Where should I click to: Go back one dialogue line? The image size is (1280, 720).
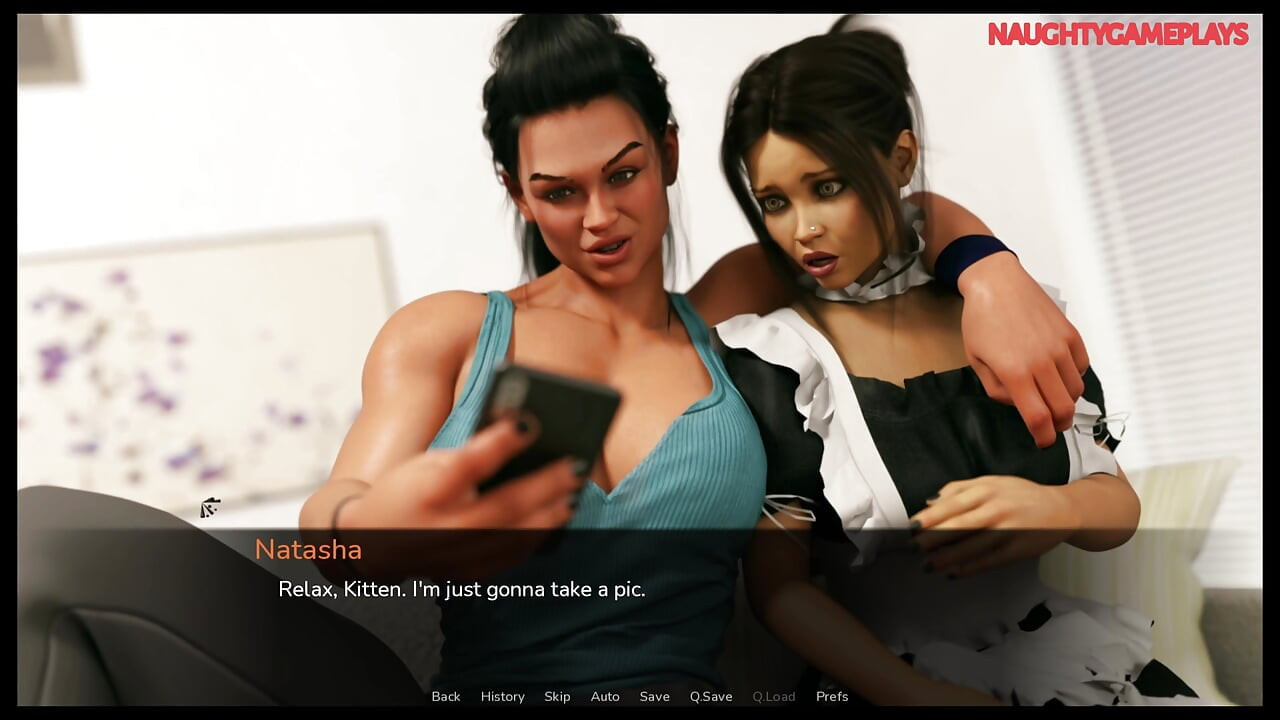click(x=446, y=696)
